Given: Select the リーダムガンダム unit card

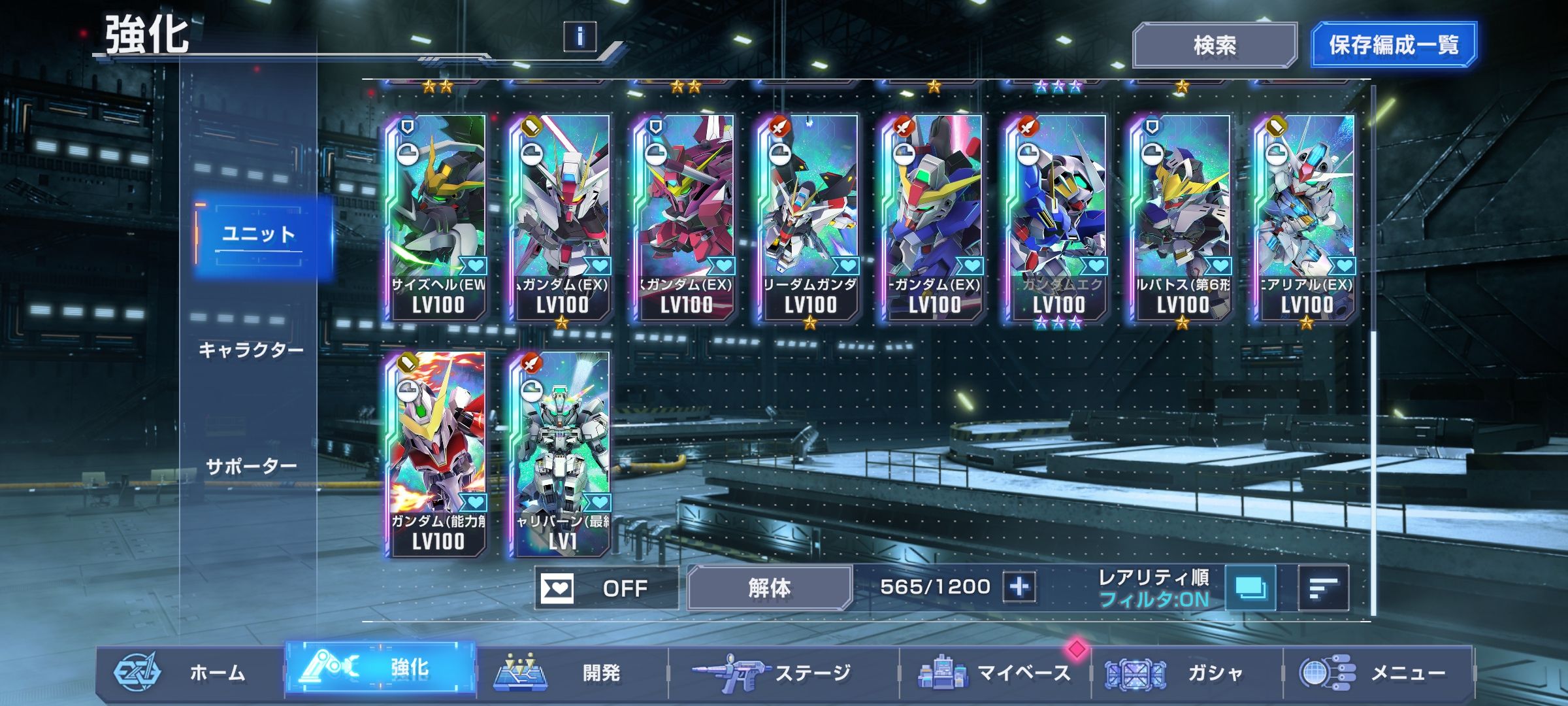Looking at the screenshot, I should pyautogui.click(x=809, y=217).
